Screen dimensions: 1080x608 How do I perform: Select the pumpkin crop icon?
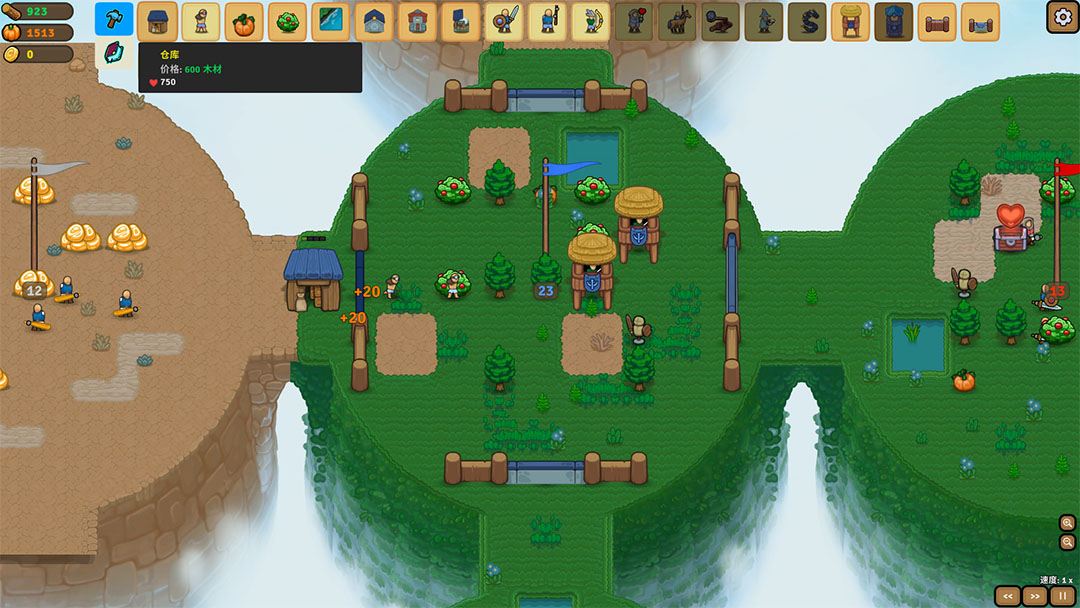[x=244, y=21]
